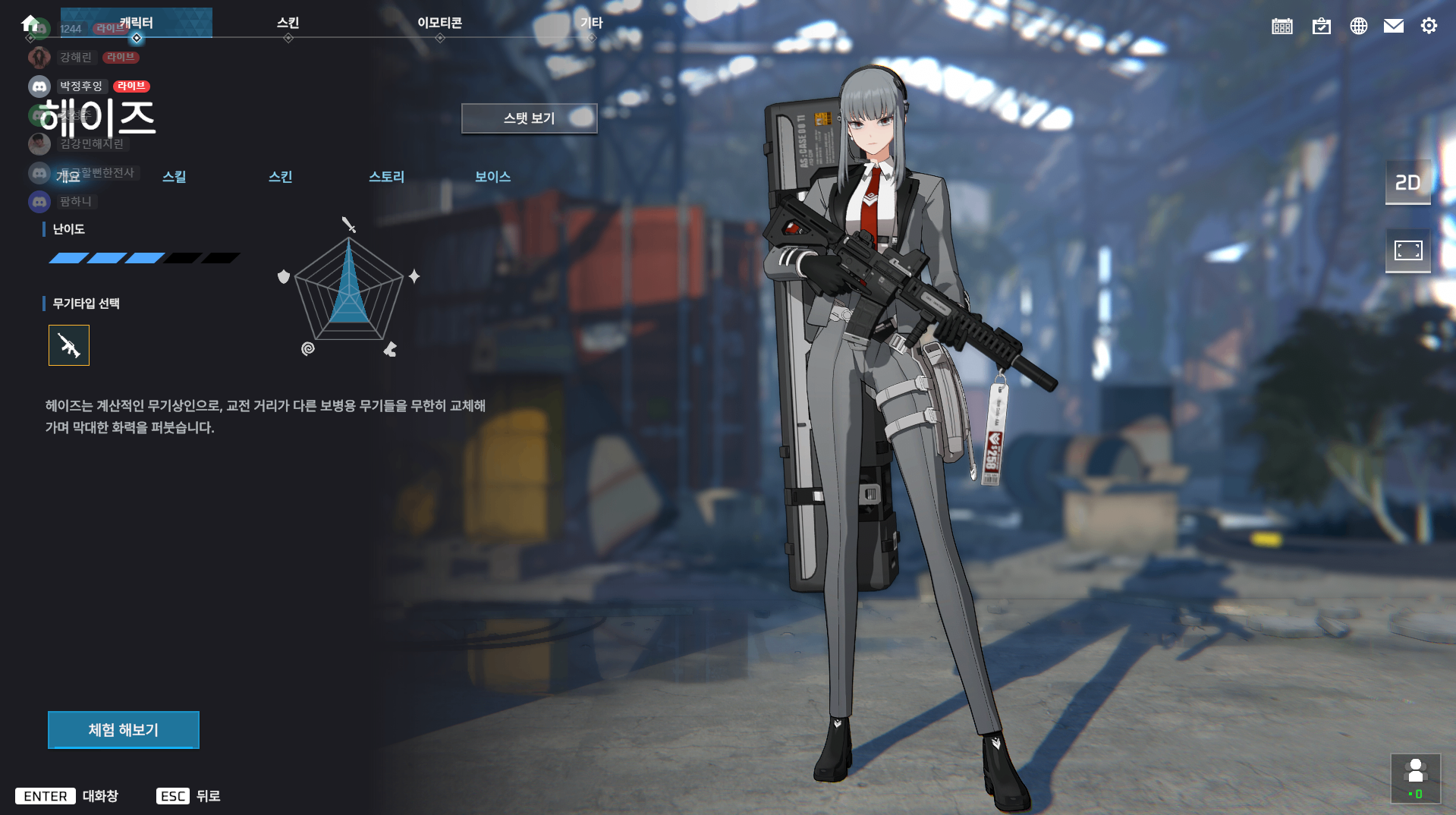The height and width of the screenshot is (815, 1456).
Task: Click the globe icon
Action: coord(1358,27)
